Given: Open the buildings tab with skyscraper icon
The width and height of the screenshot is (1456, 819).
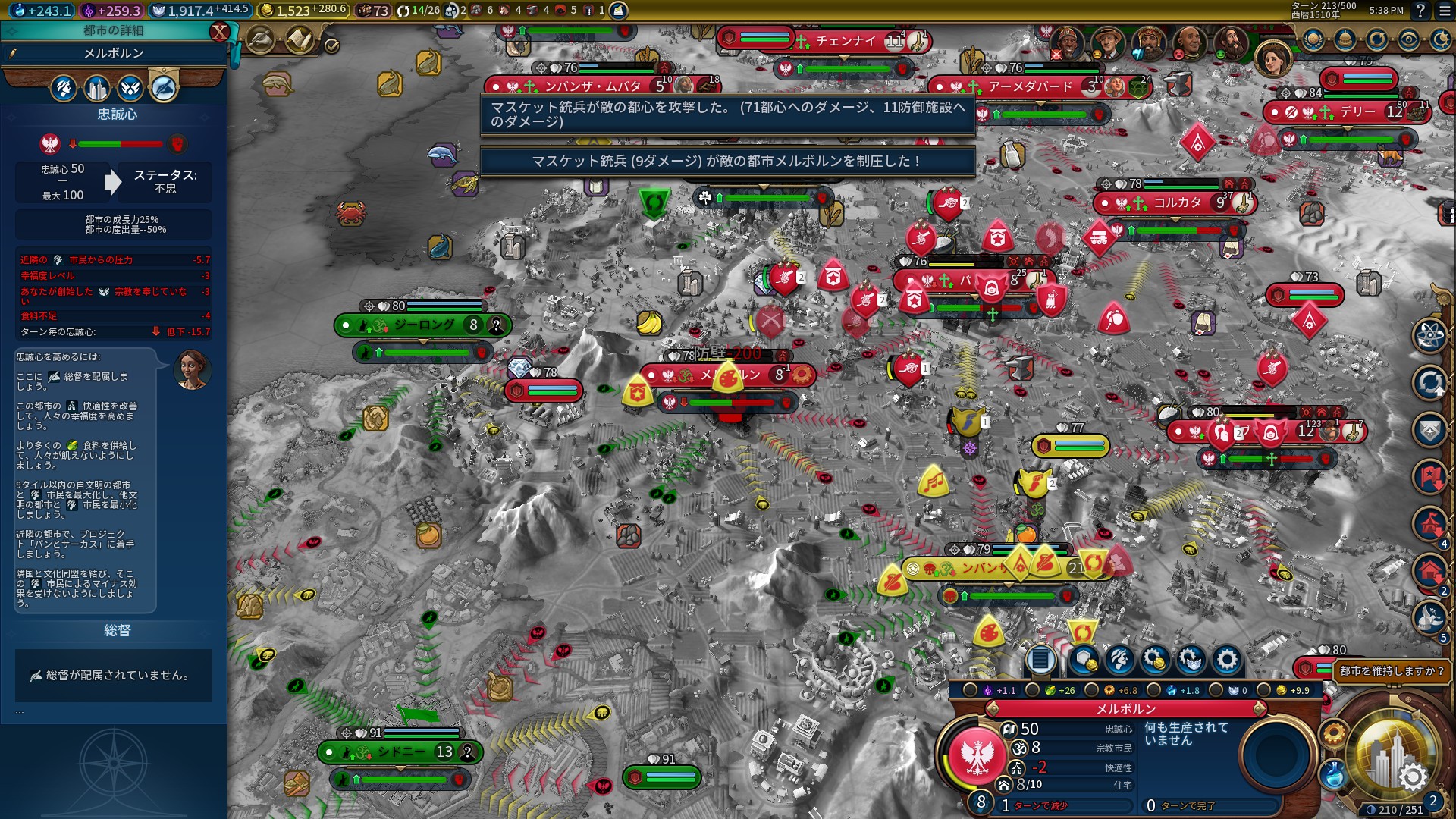Looking at the screenshot, I should point(97,89).
